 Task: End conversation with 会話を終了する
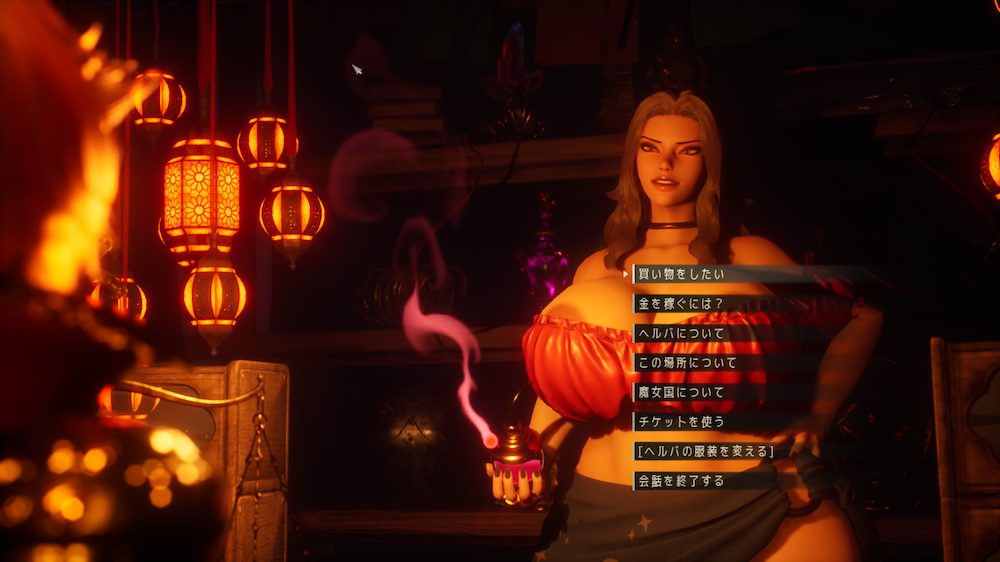pyautogui.click(x=681, y=481)
